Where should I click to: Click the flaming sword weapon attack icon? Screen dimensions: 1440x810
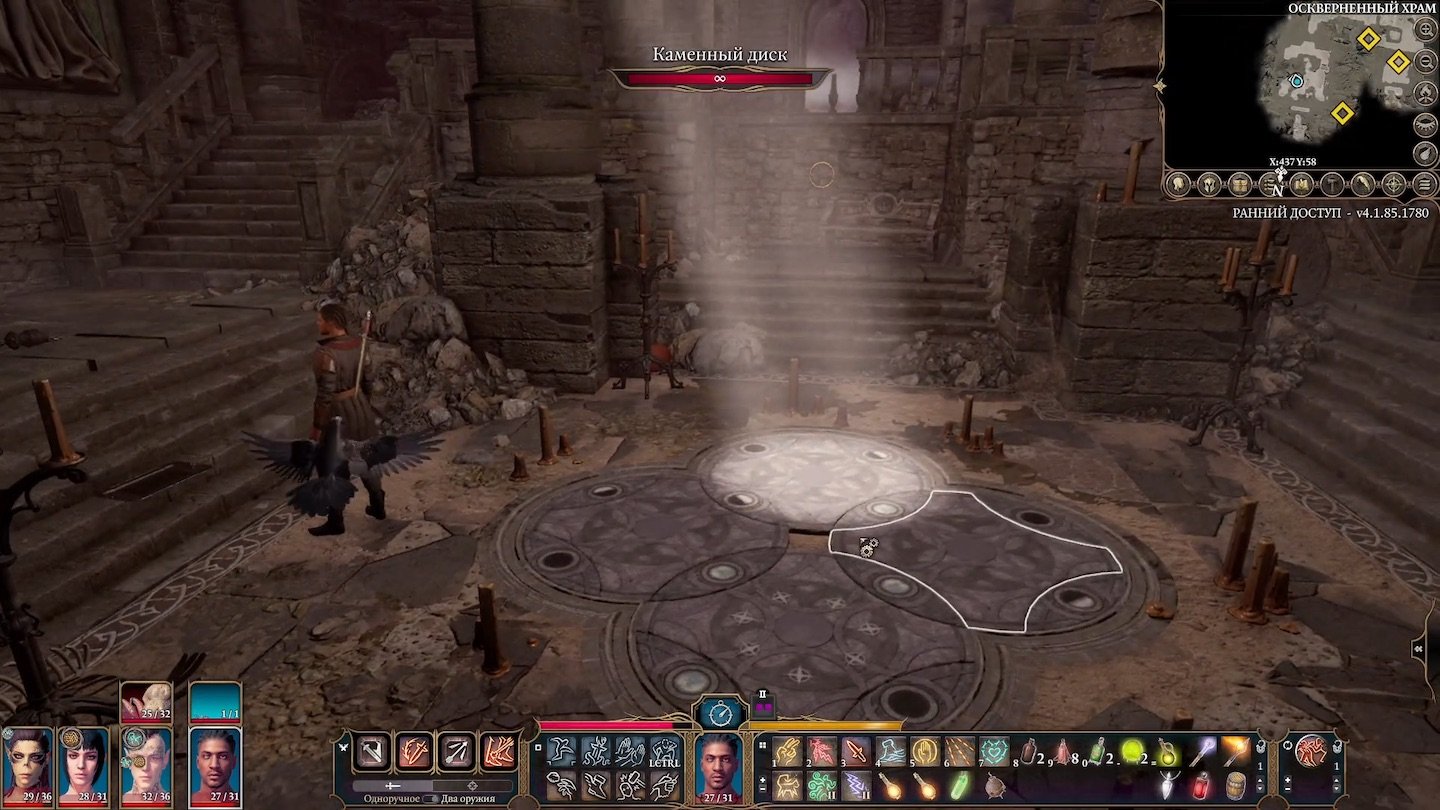point(414,751)
